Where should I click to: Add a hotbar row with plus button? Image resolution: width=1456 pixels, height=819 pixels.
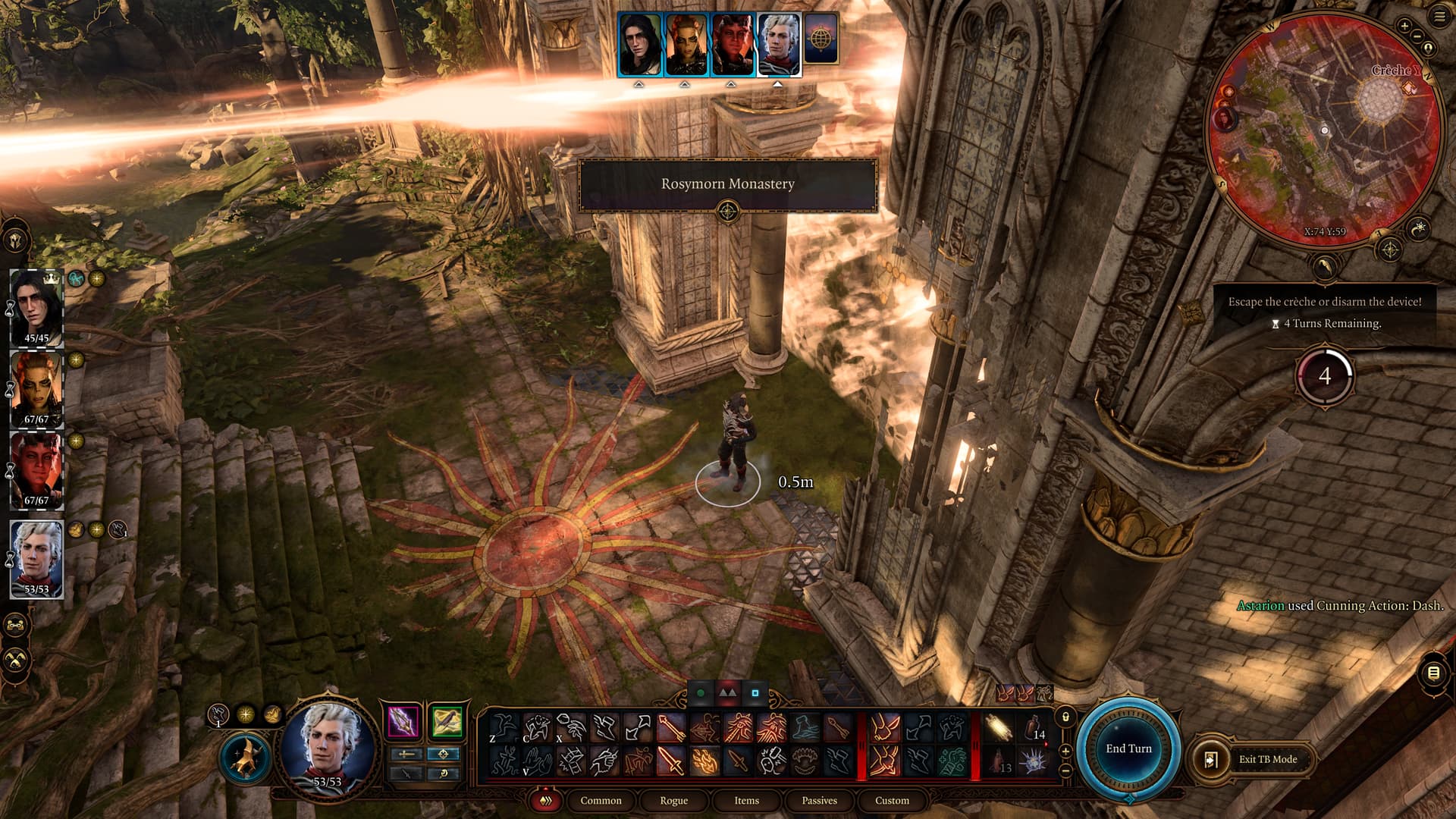click(1065, 751)
